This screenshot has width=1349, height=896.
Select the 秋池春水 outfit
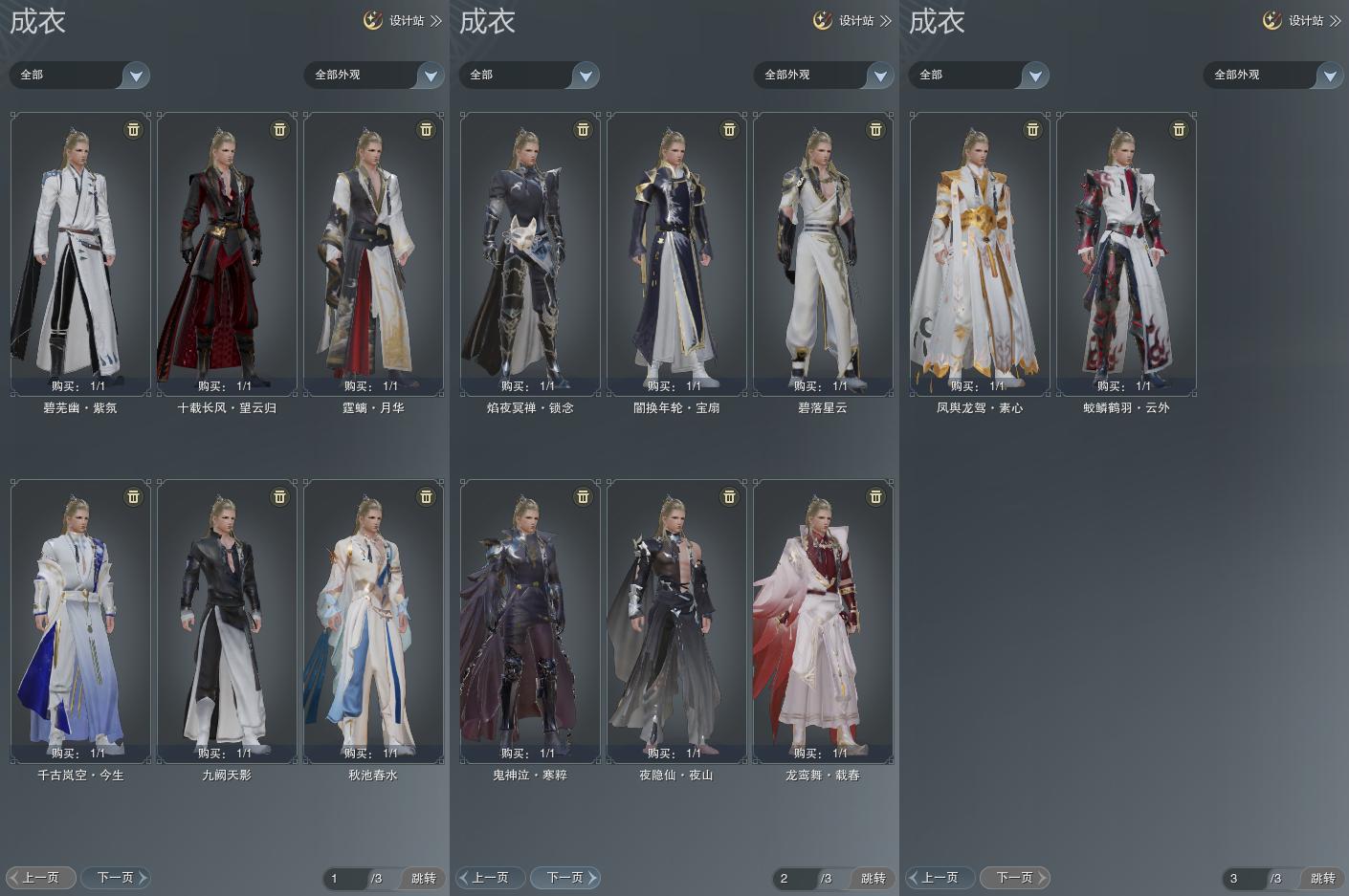click(x=373, y=621)
